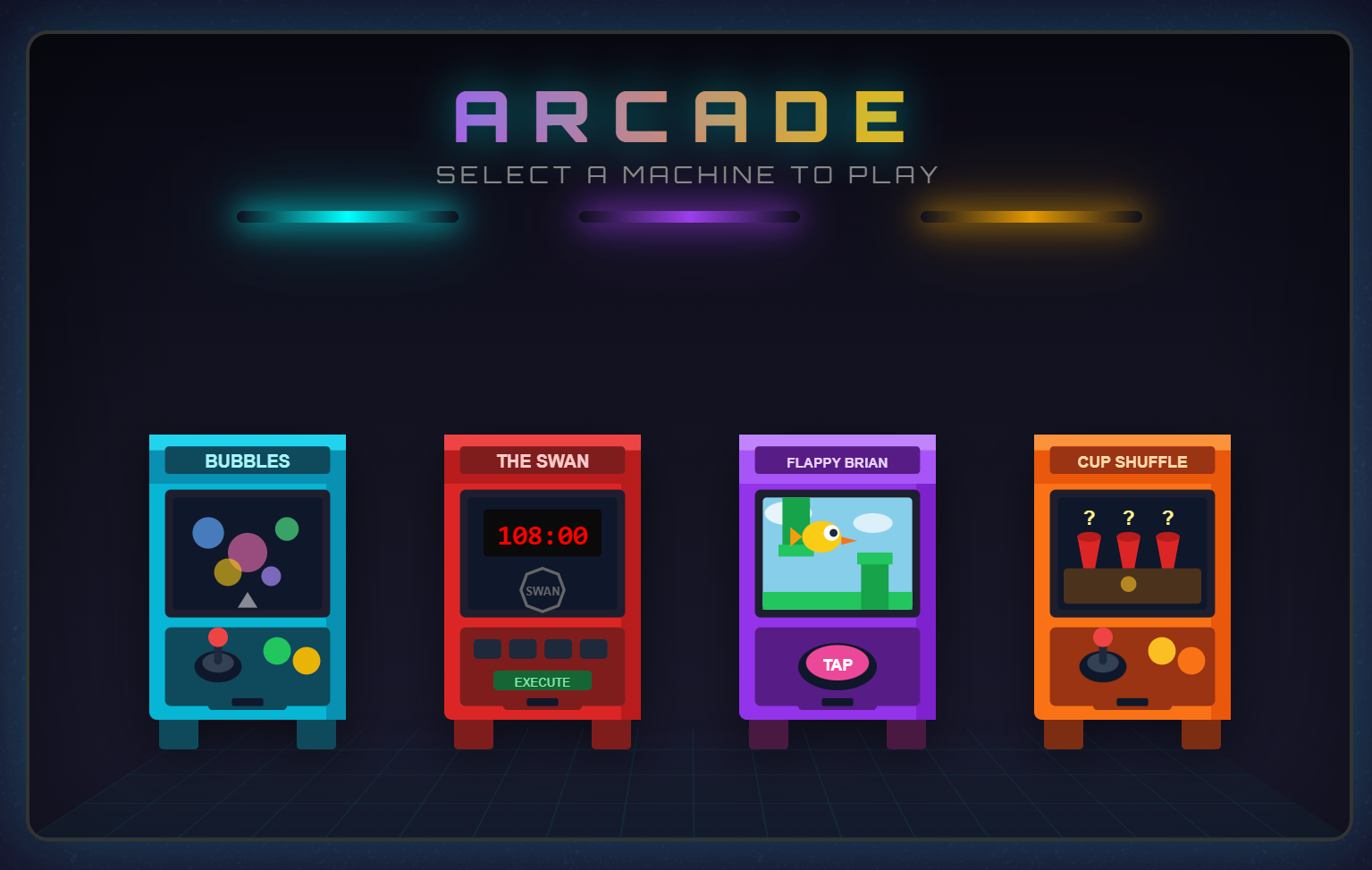Click the 108:00 timer display
1372x870 pixels.
542,534
